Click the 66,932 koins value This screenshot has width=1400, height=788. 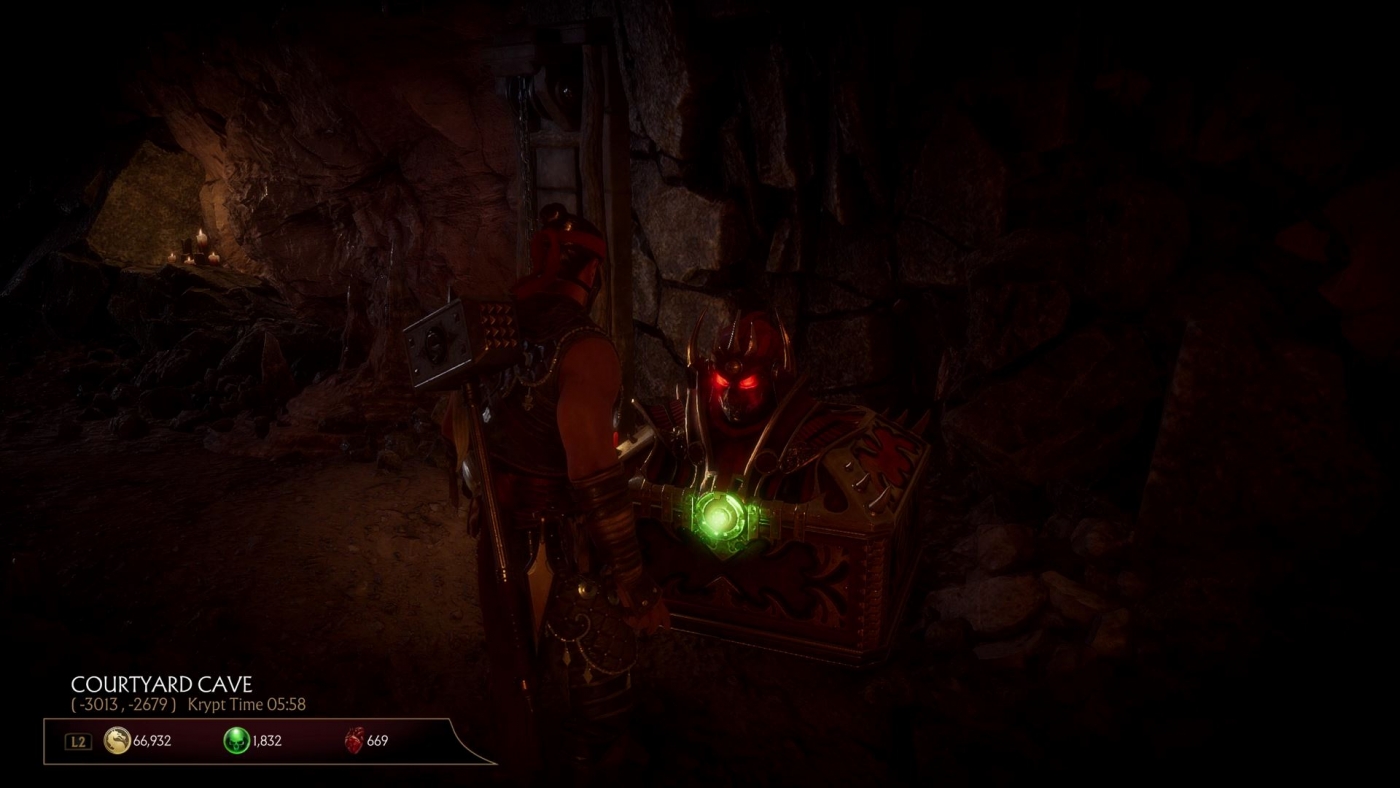tap(150, 741)
